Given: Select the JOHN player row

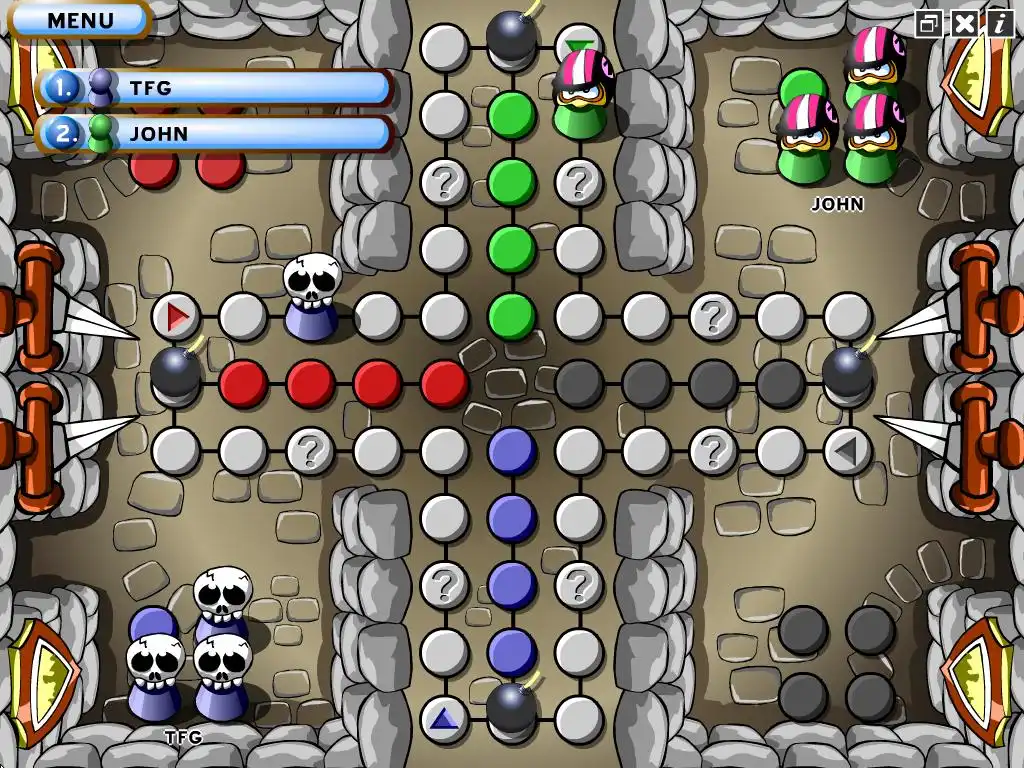Looking at the screenshot, I should pos(213,134).
